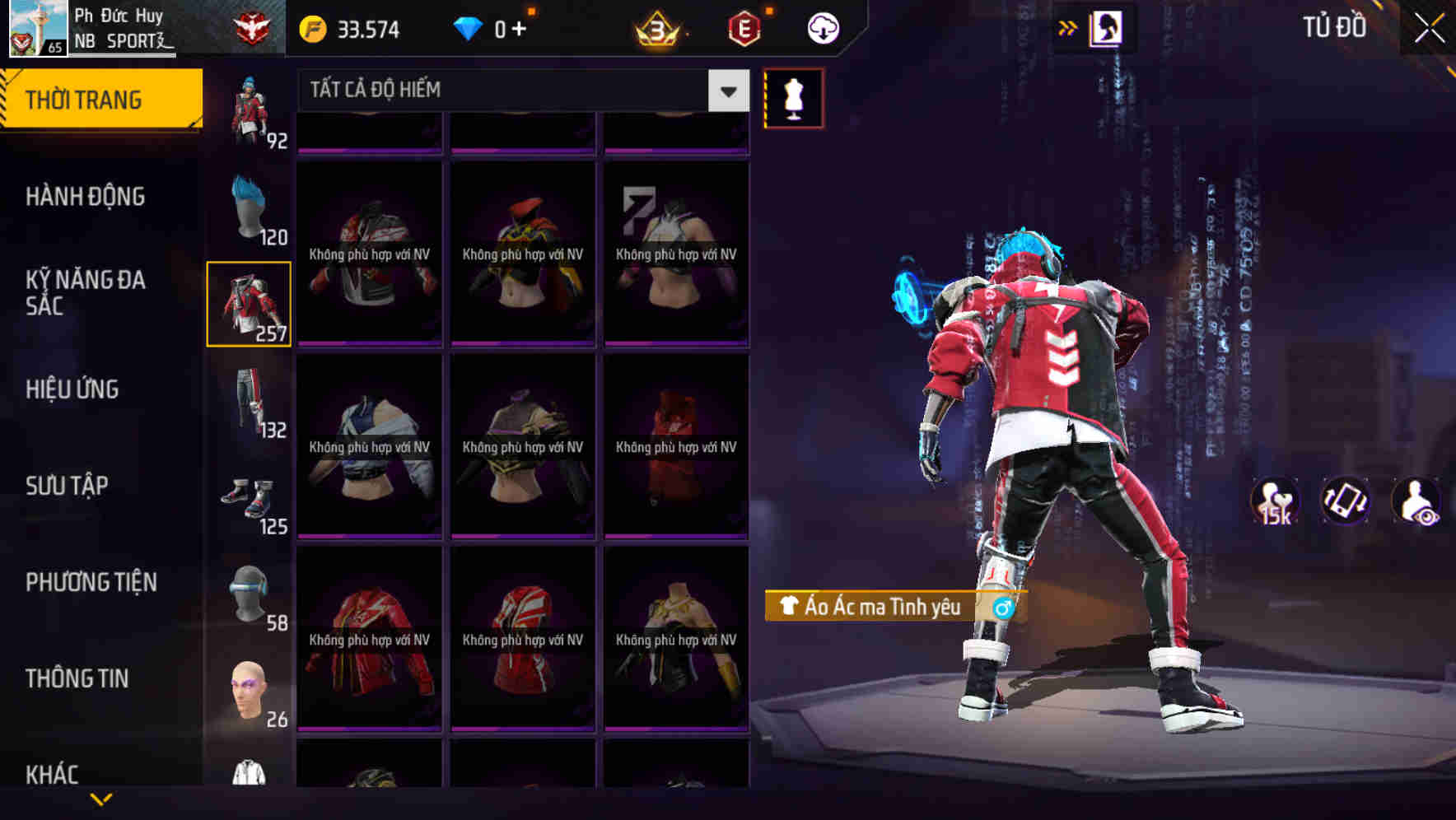Open the character card icon near top right
The image size is (1456, 820).
coord(1108,27)
